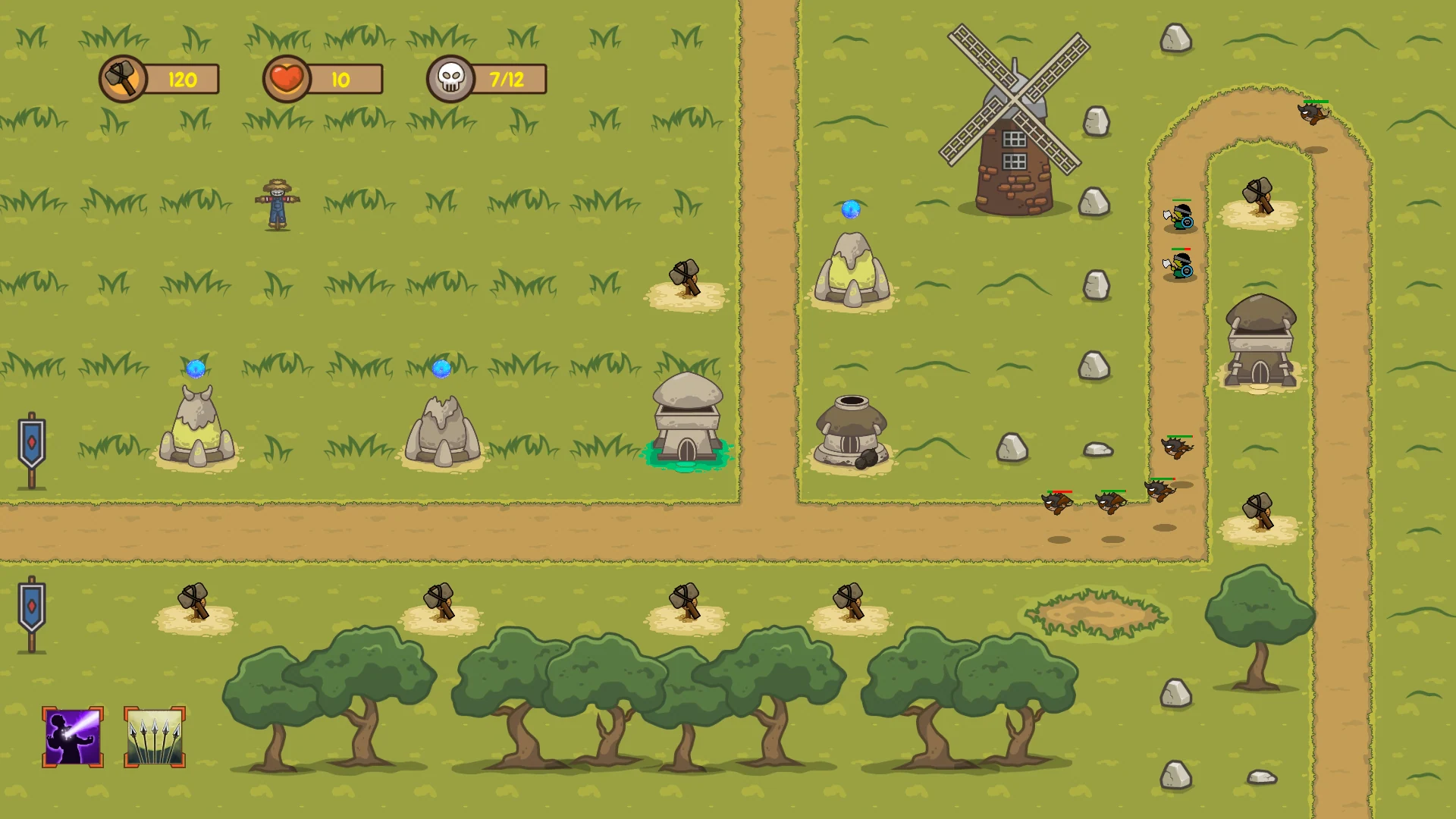Click the scarecrow in the field
This screenshot has height=819, width=1456.
[278, 205]
